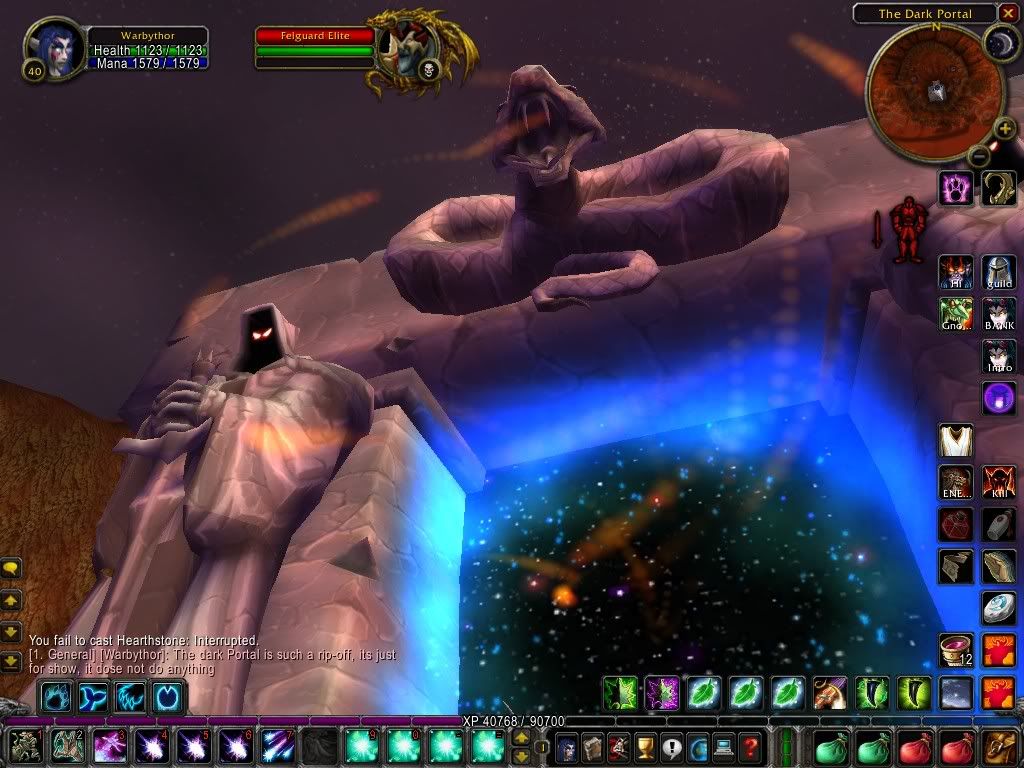Click the purple paw buff icon

(x=956, y=187)
